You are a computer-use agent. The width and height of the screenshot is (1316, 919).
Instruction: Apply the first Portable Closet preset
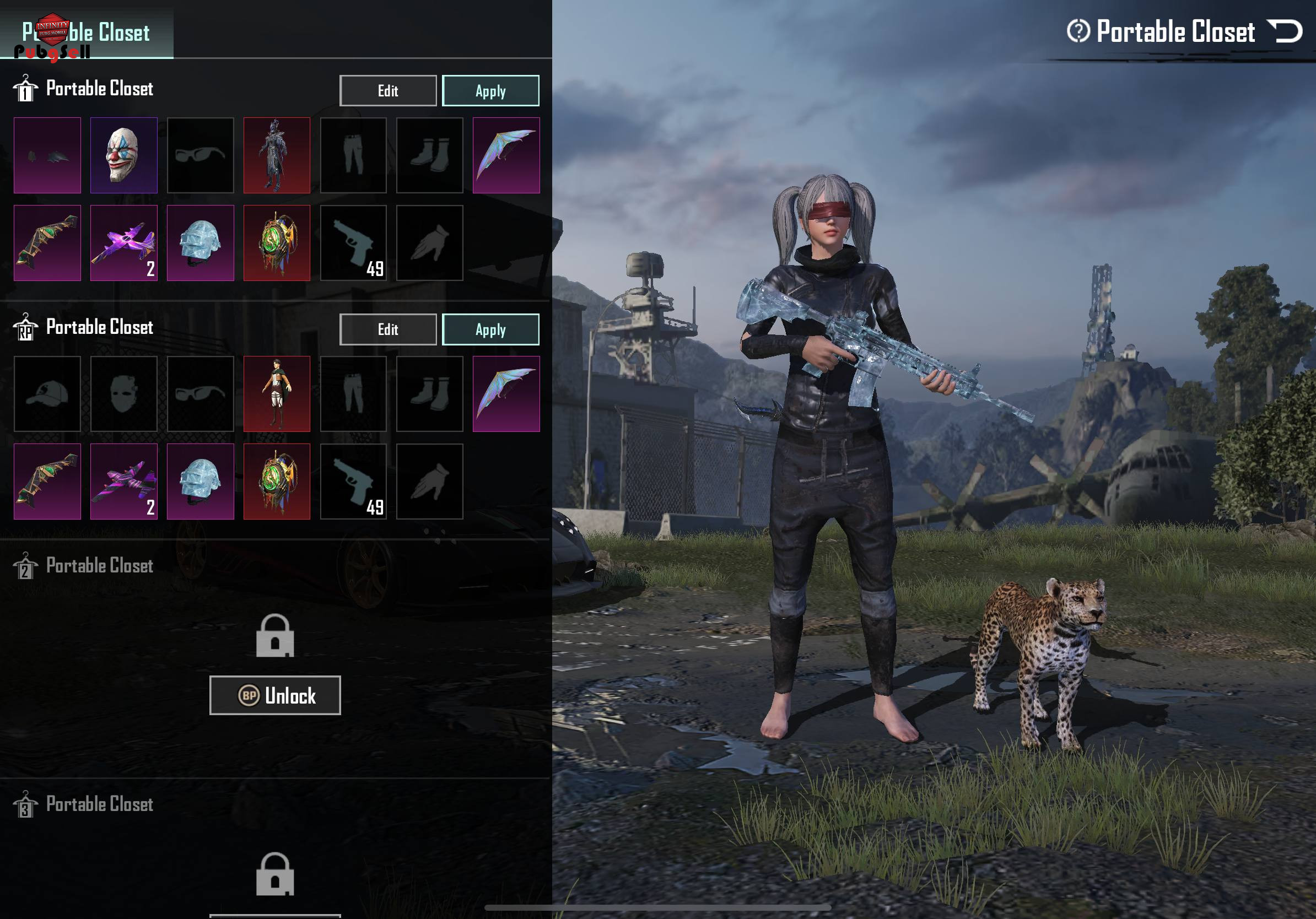(x=490, y=90)
